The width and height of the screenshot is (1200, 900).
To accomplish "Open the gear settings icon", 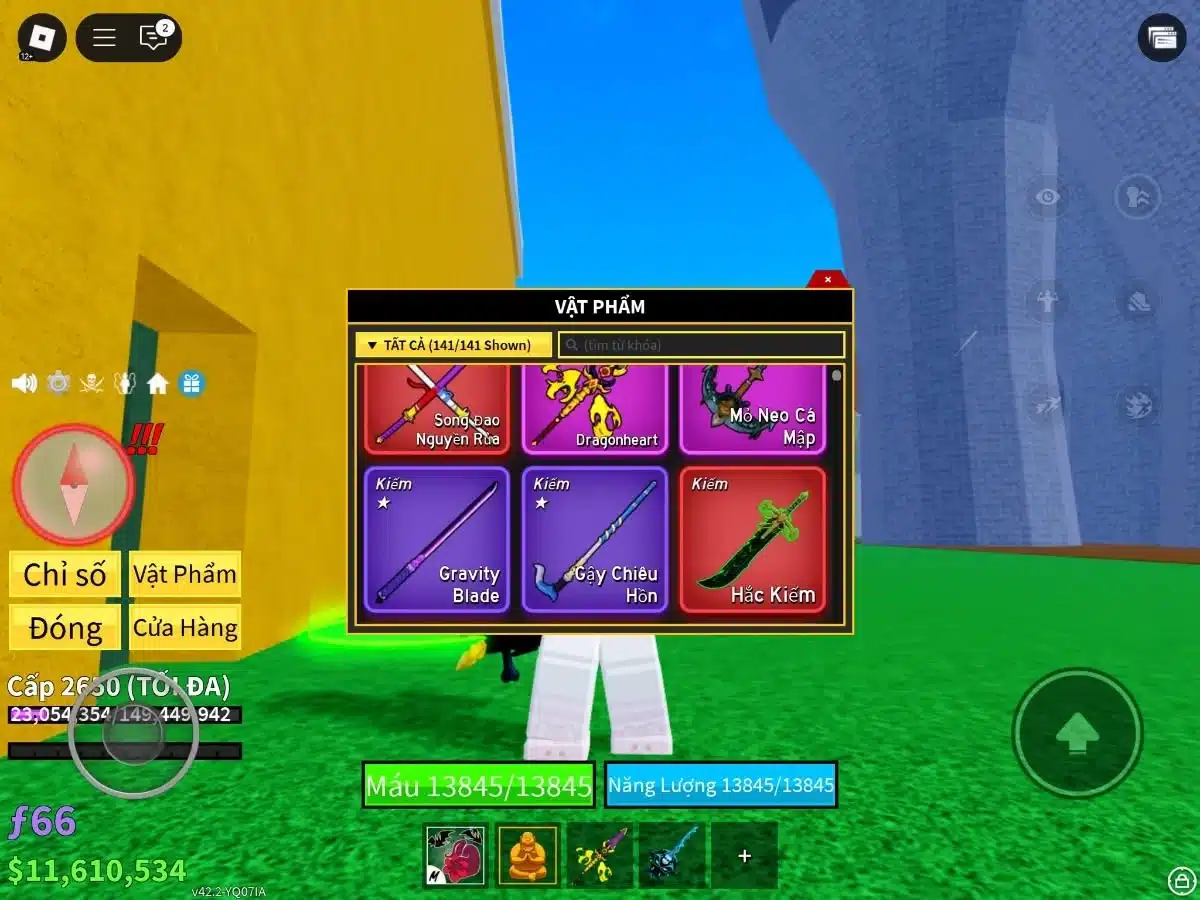I will (59, 383).
